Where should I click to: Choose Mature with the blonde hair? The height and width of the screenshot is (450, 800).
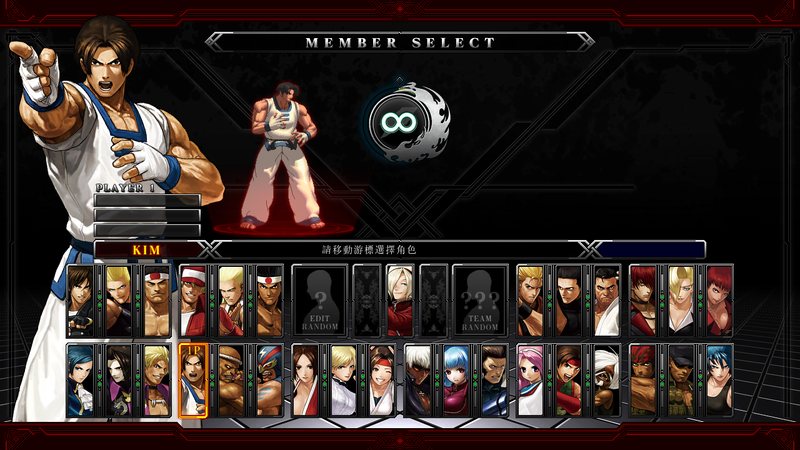tap(682, 301)
